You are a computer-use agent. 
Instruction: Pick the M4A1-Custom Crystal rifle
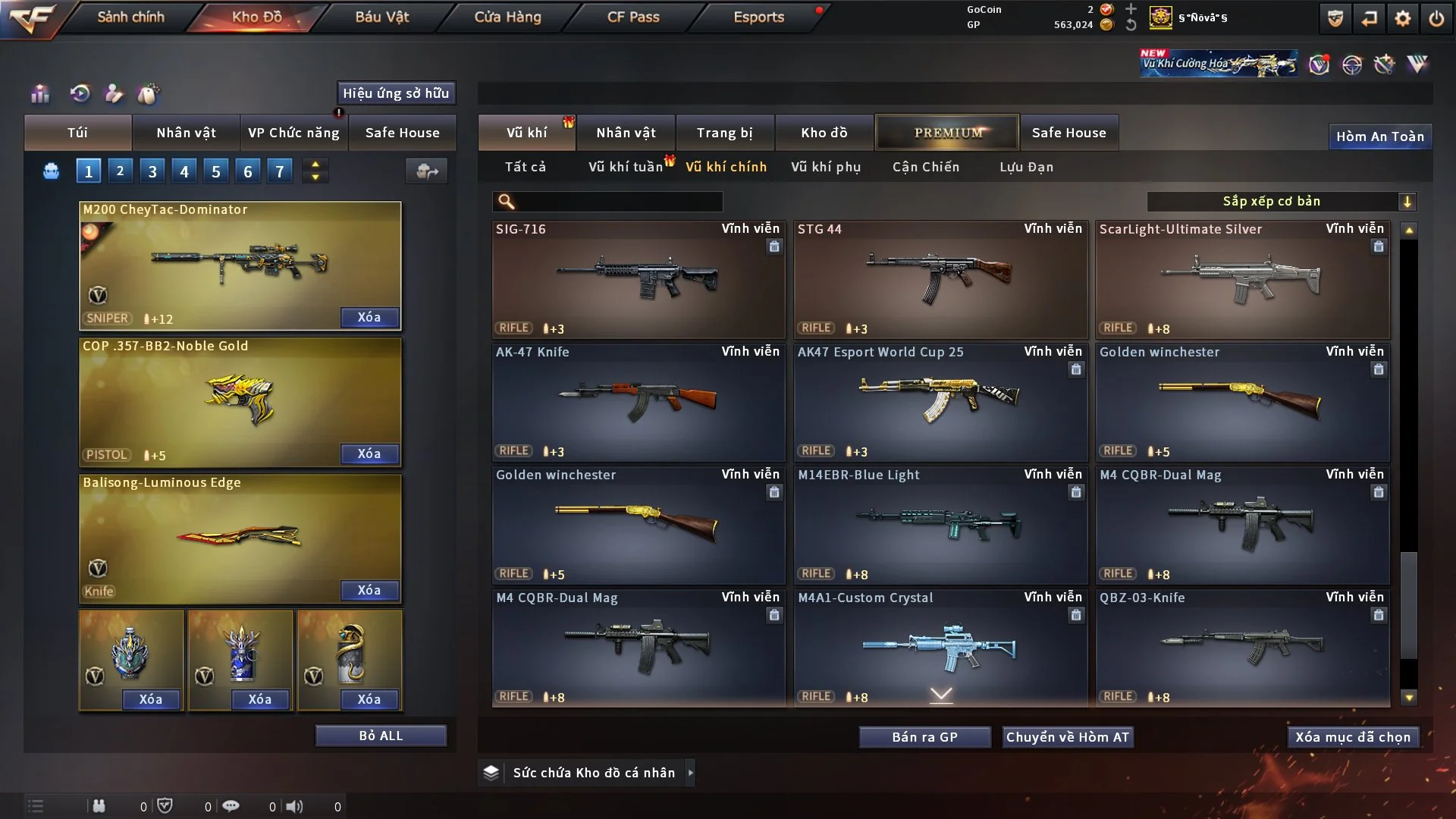(940, 648)
